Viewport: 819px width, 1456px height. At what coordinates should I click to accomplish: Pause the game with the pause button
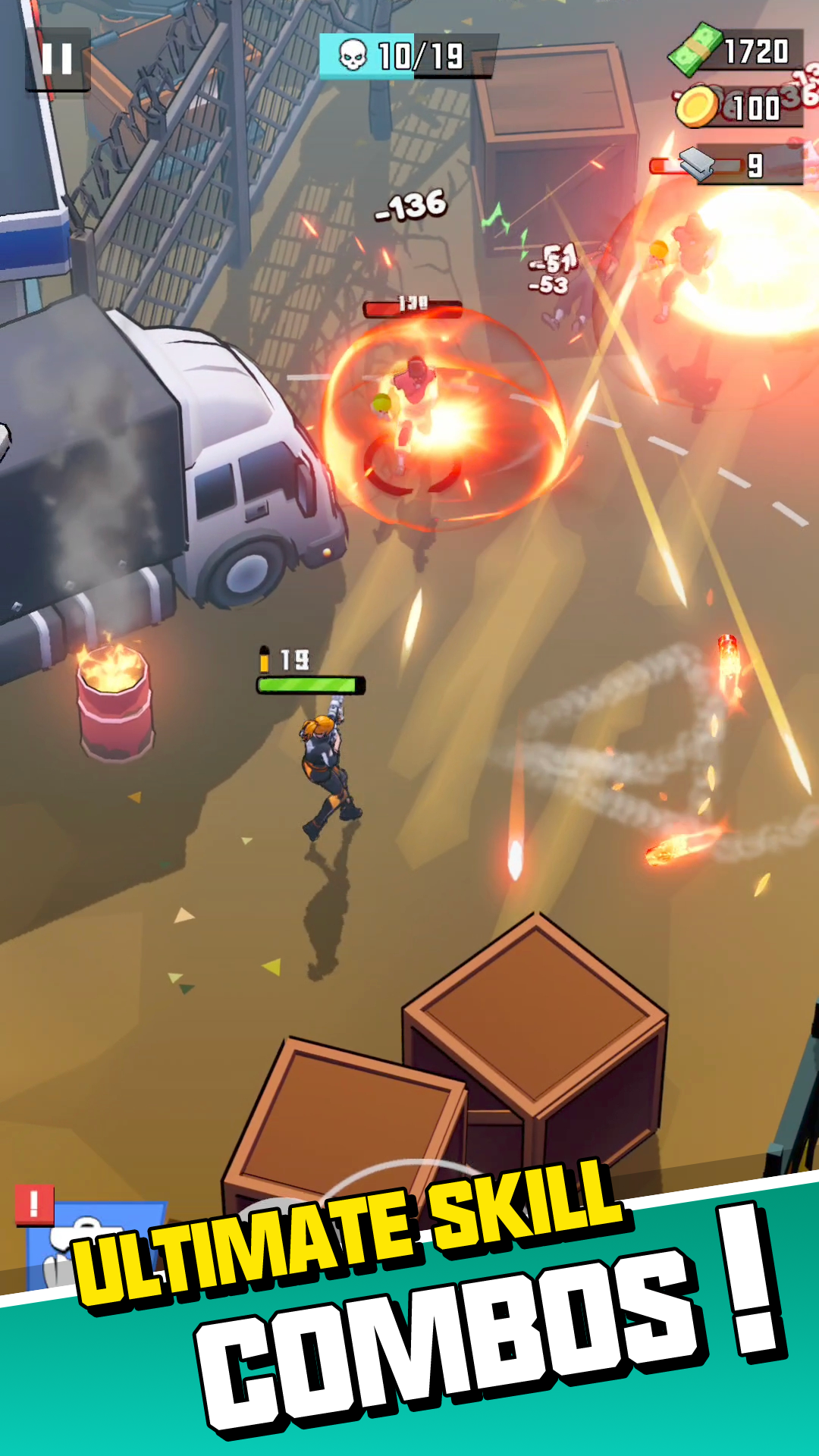coord(58,59)
